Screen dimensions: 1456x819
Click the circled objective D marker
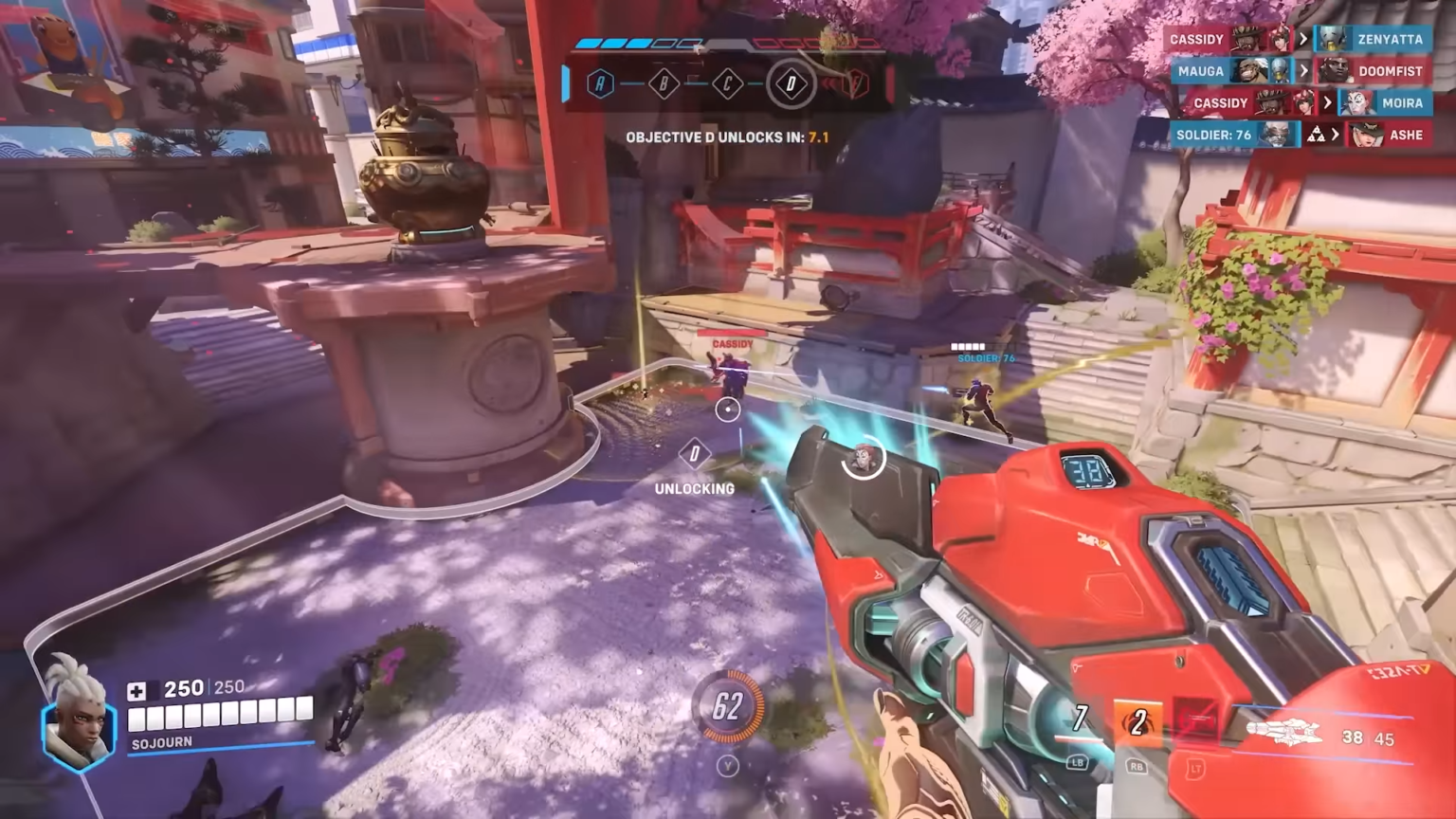(791, 84)
